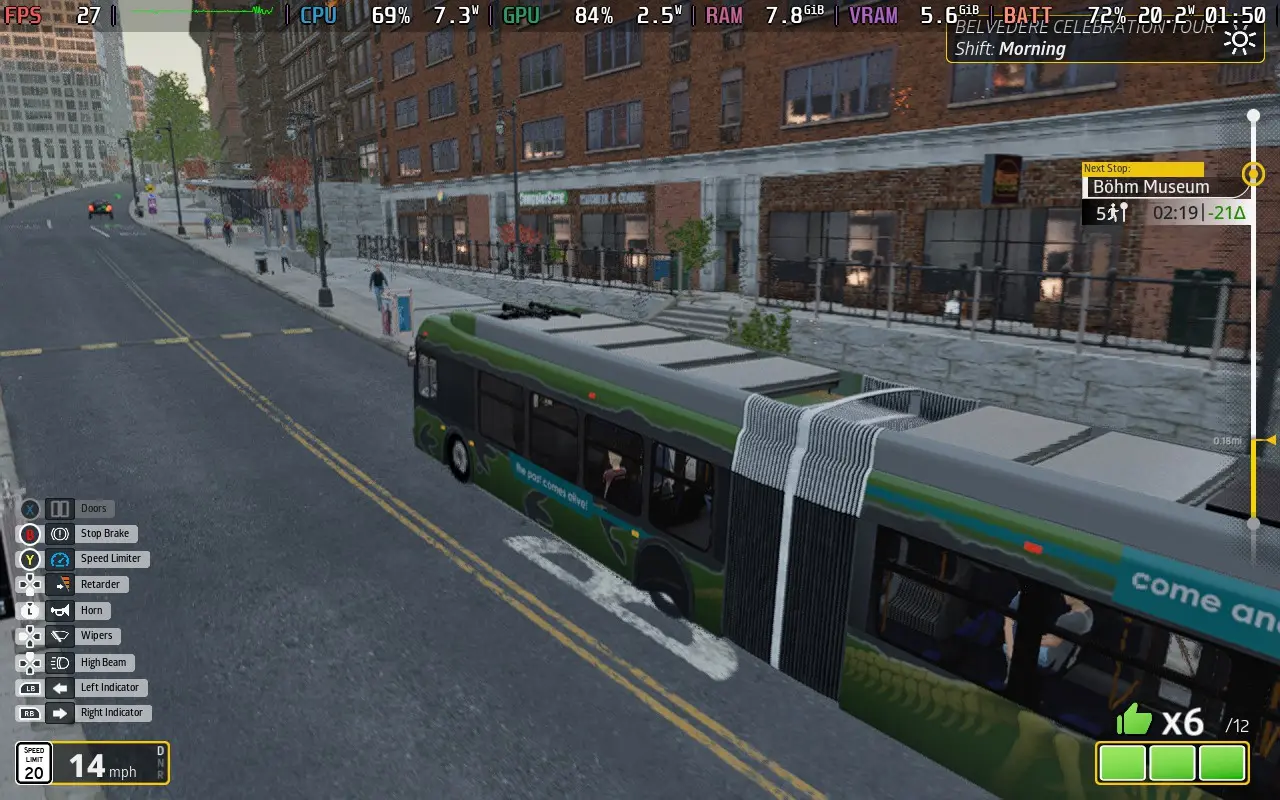Click the -21Δ schedule delta indicator
Image resolution: width=1280 pixels, height=800 pixels.
click(x=1225, y=212)
